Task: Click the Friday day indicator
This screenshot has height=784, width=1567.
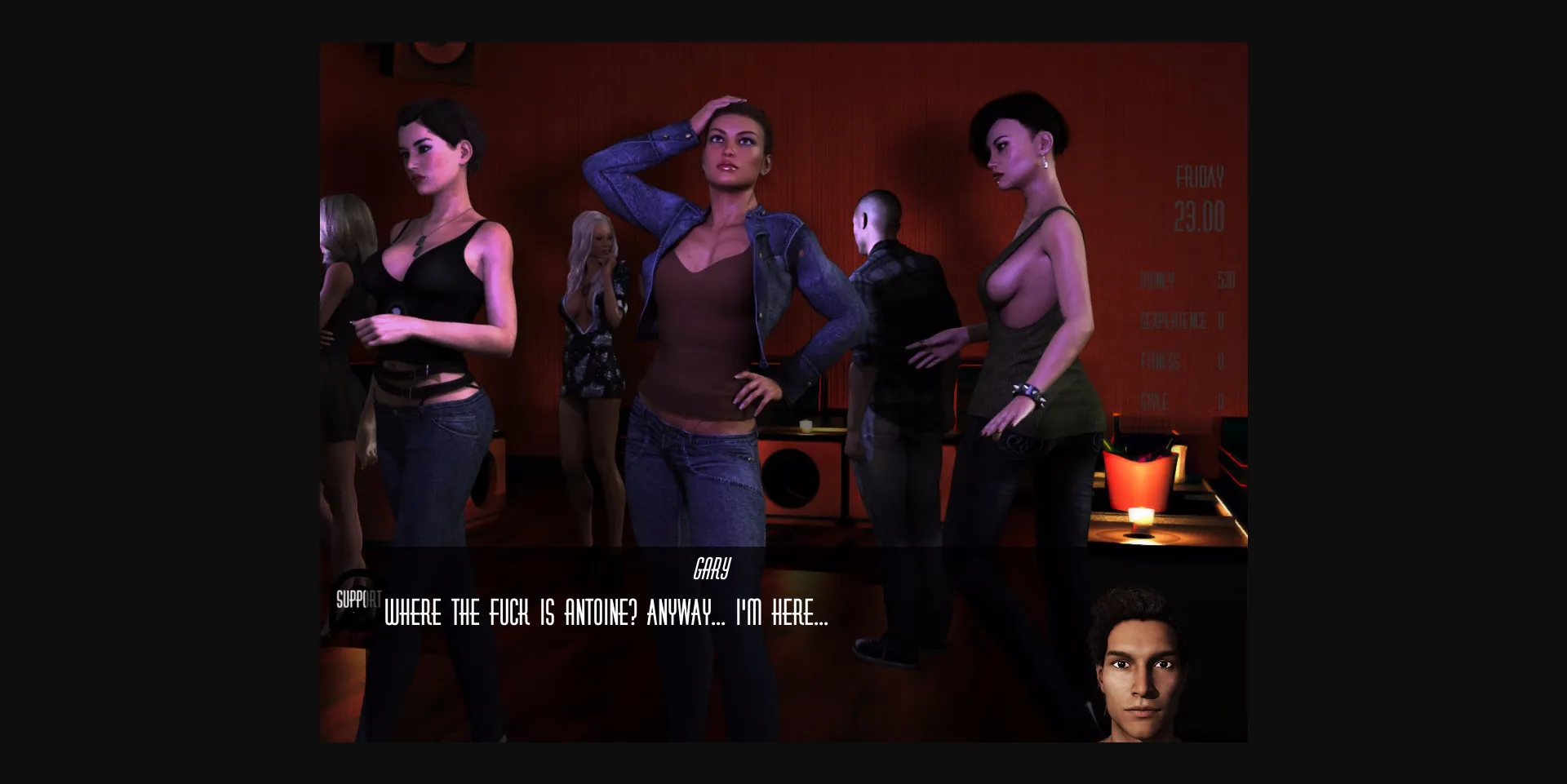Action: pos(1199,174)
